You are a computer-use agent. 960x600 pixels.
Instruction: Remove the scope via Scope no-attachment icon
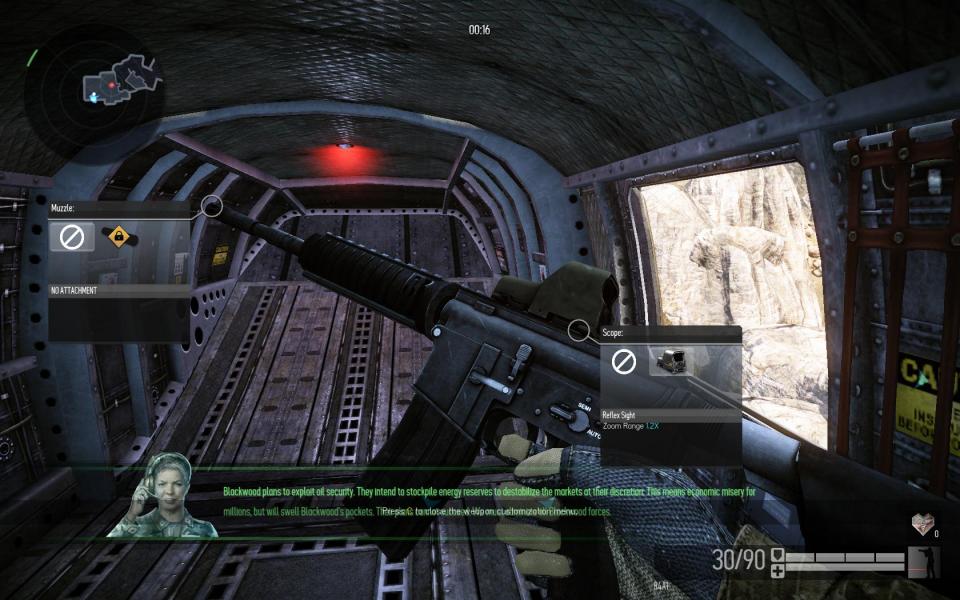pyautogui.click(x=624, y=362)
